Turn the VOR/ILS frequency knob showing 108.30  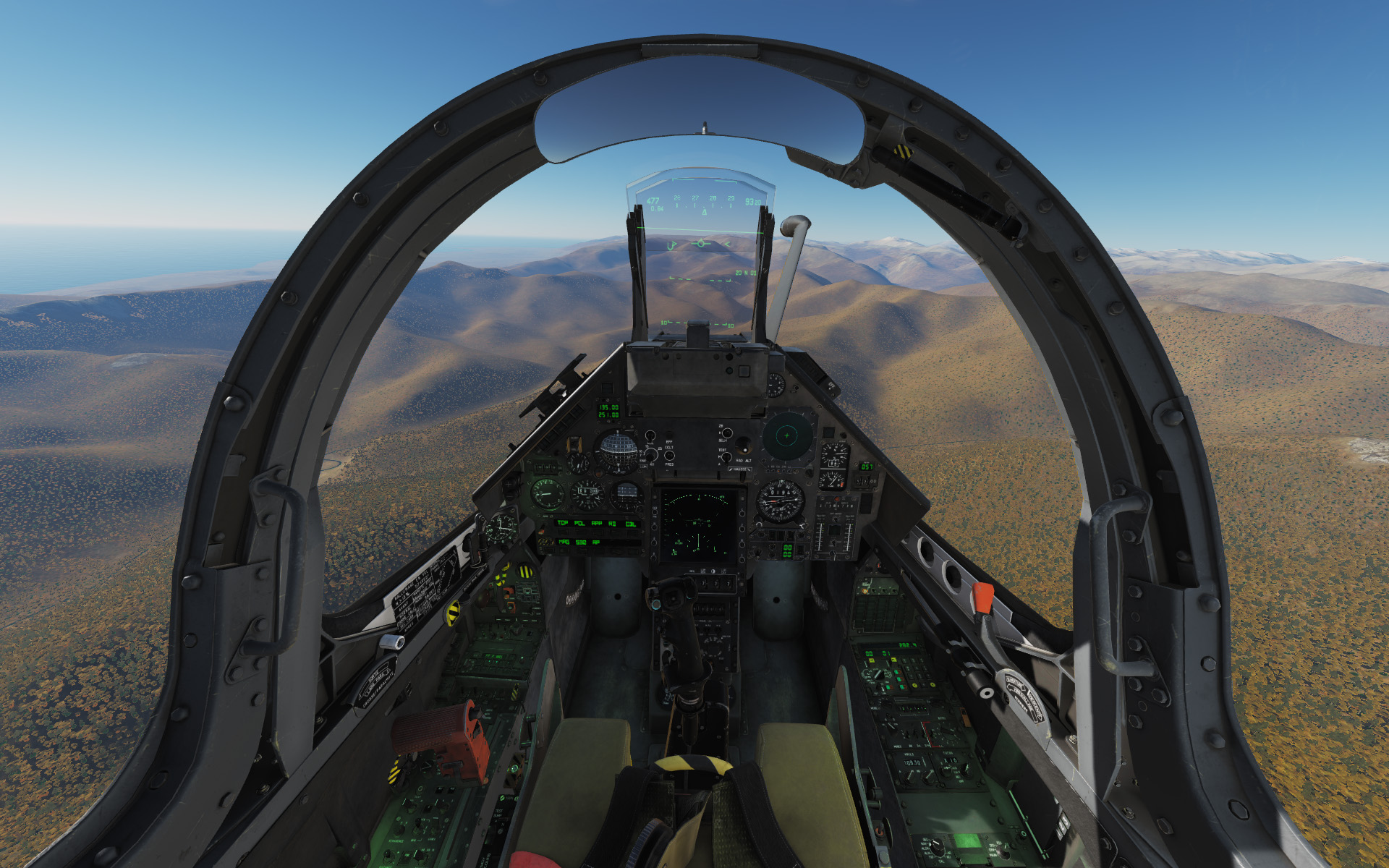point(910,776)
